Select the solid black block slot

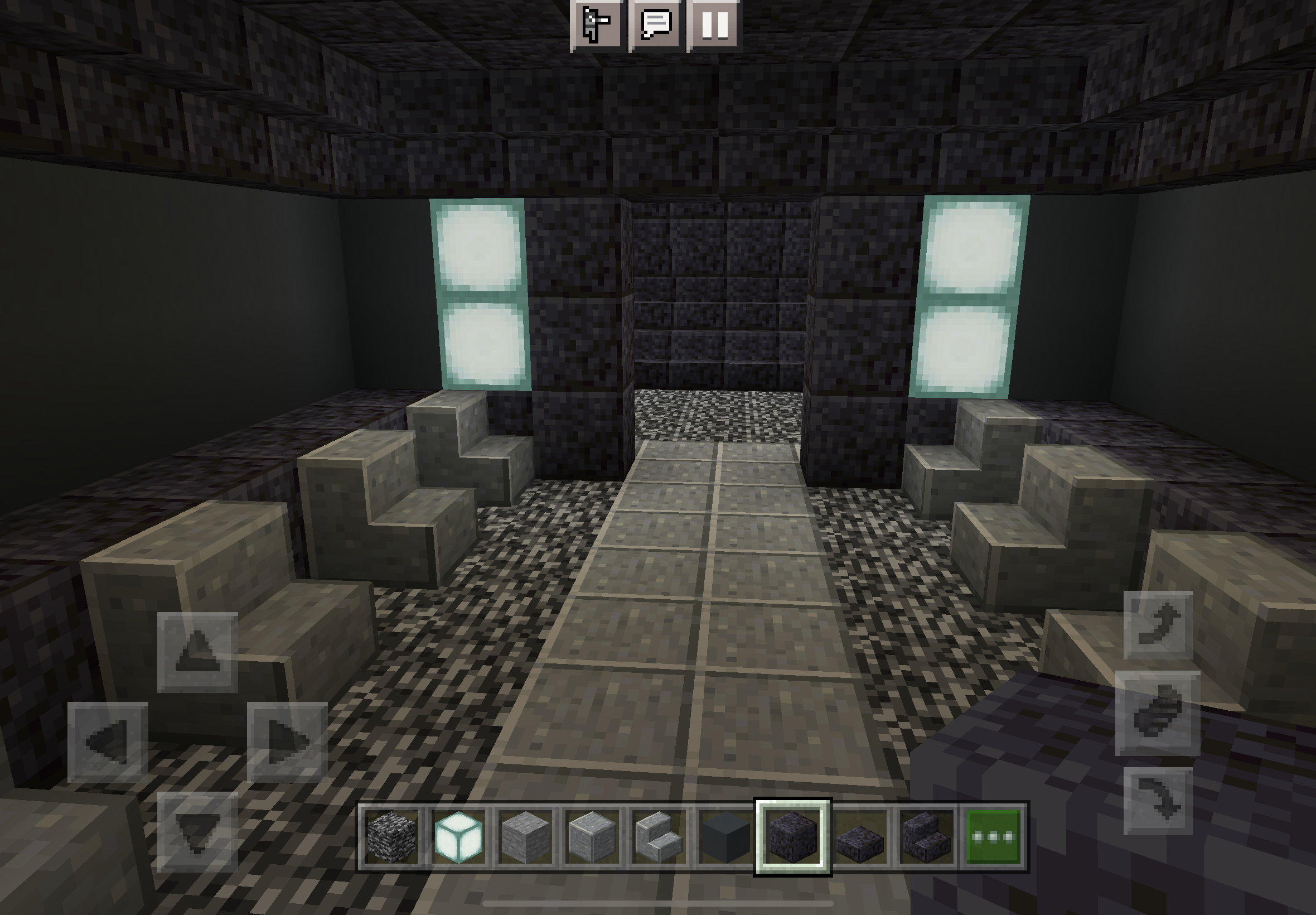coord(725,836)
